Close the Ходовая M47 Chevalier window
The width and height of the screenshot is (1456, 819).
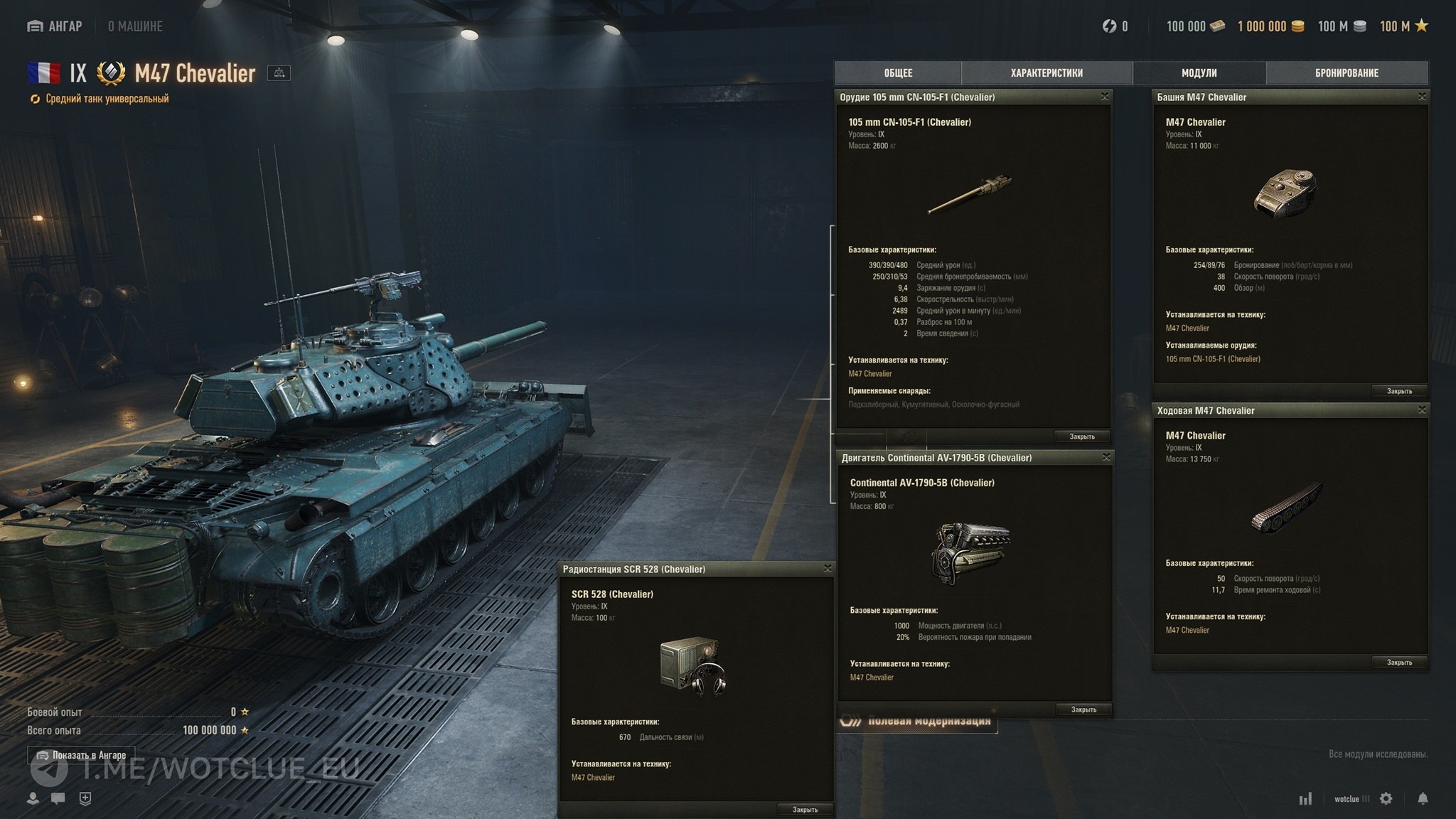point(1422,410)
